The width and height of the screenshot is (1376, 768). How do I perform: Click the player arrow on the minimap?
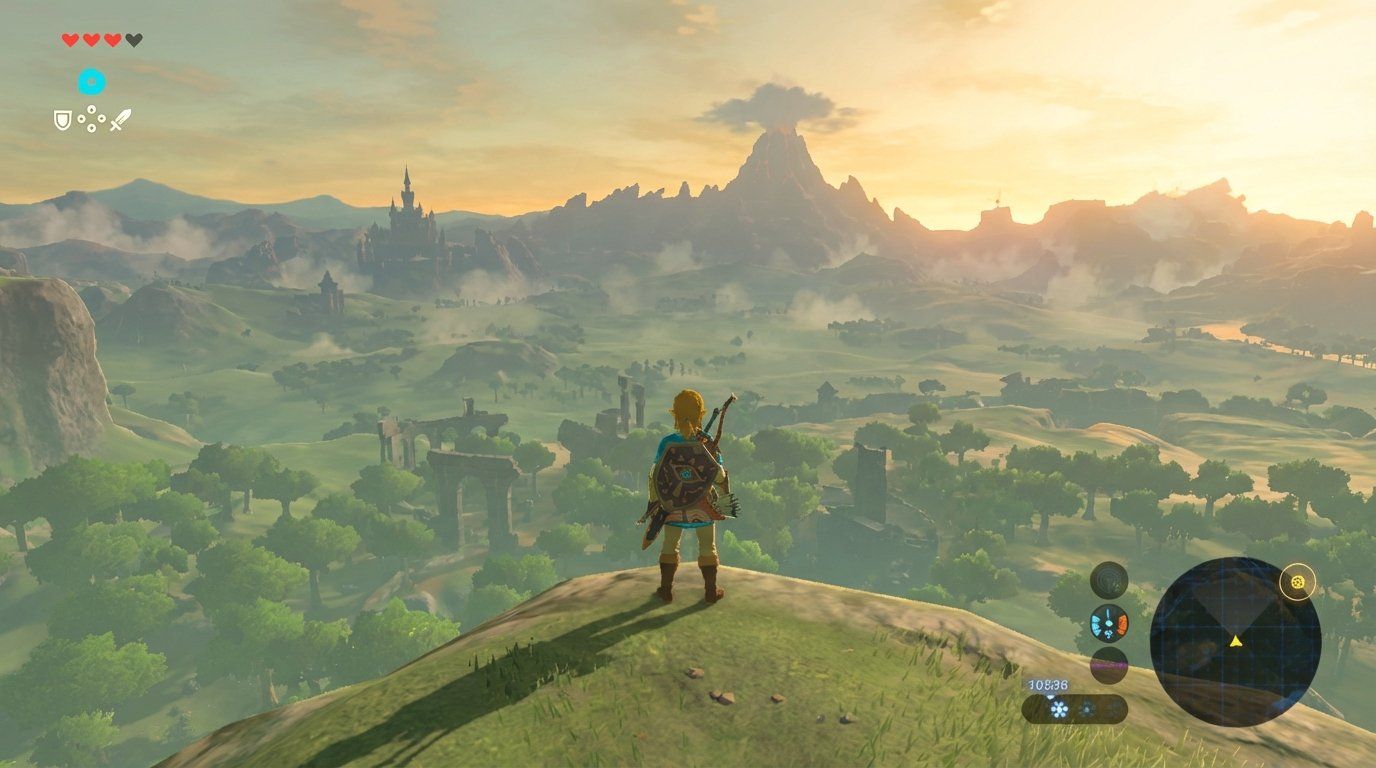click(1236, 642)
